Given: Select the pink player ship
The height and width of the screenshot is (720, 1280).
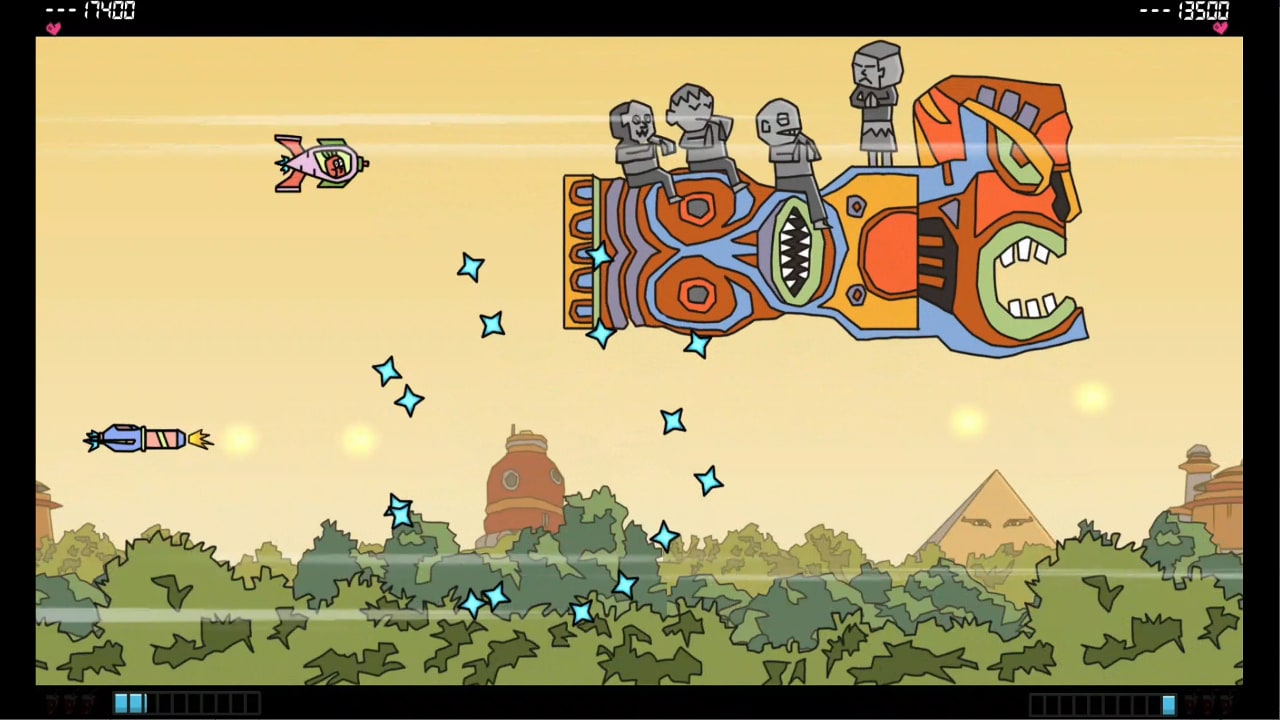Looking at the screenshot, I should [x=320, y=162].
